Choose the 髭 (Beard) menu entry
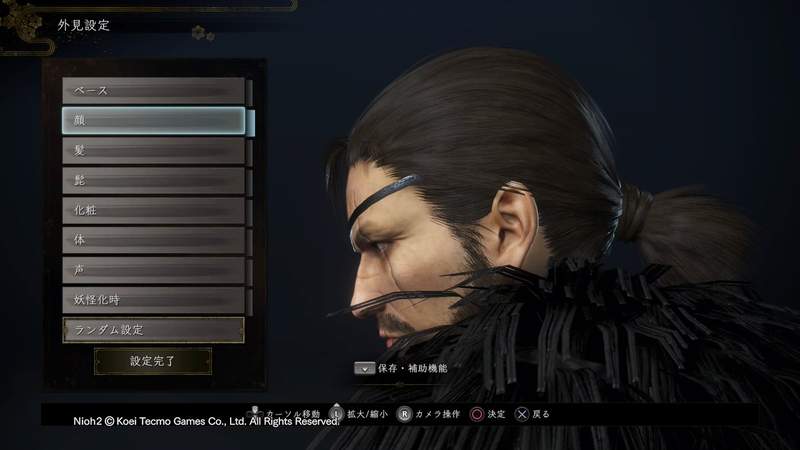This screenshot has width=800, height=450. (153, 181)
